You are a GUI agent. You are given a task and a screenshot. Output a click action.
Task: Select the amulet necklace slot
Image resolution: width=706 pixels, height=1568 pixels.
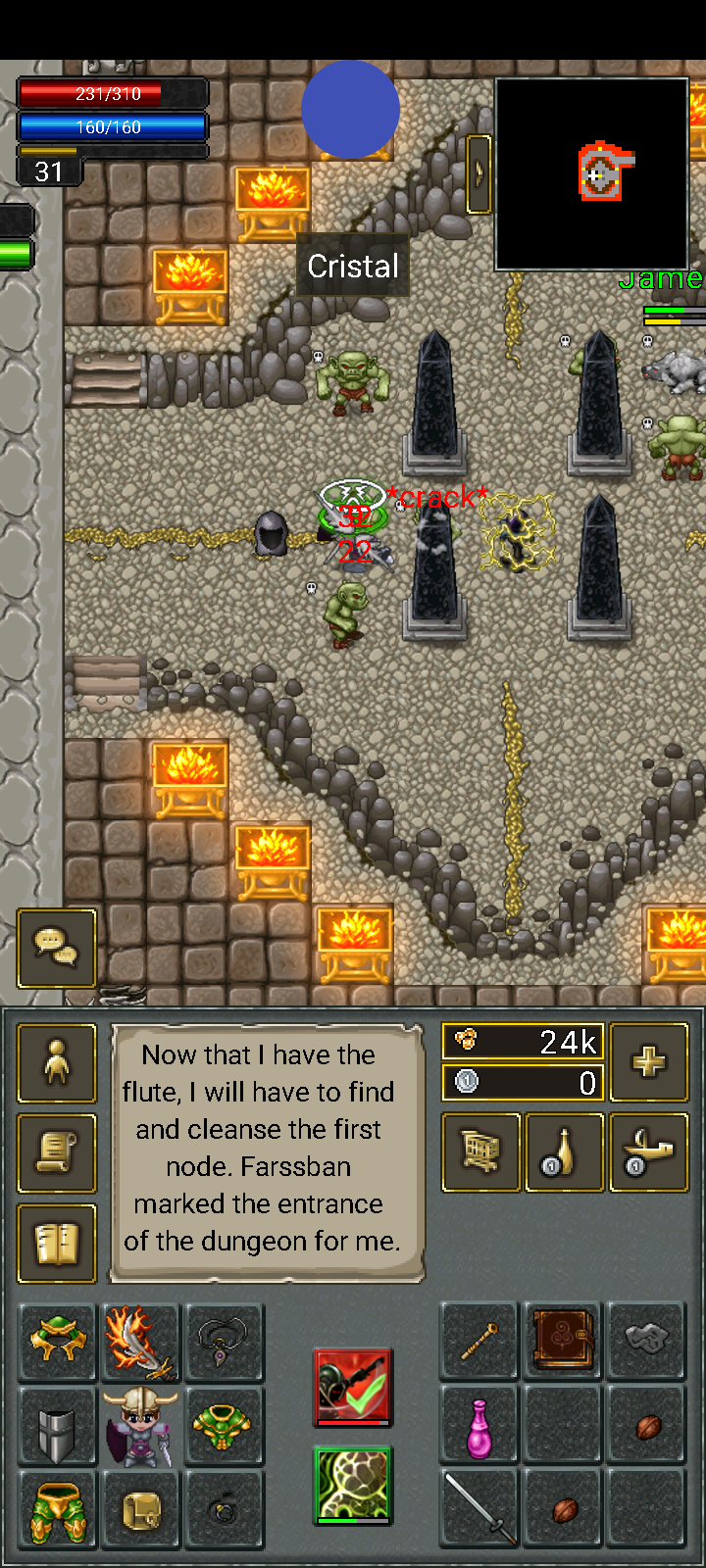(225, 1342)
